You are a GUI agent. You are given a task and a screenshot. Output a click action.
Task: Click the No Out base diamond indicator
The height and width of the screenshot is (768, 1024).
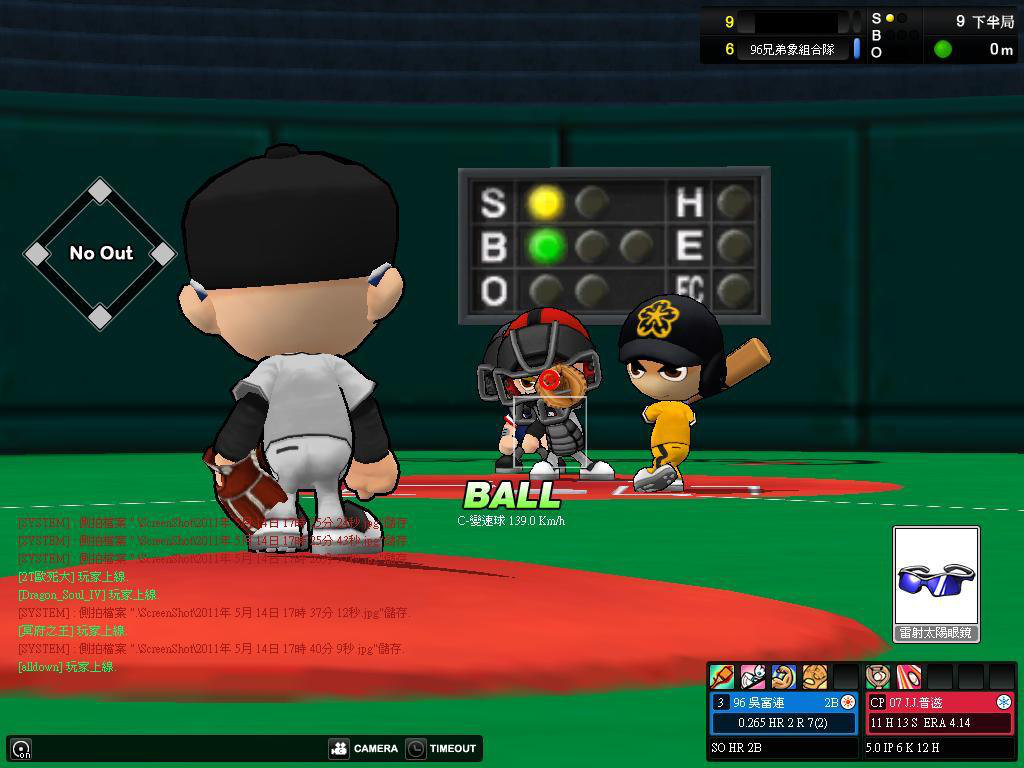coord(100,254)
